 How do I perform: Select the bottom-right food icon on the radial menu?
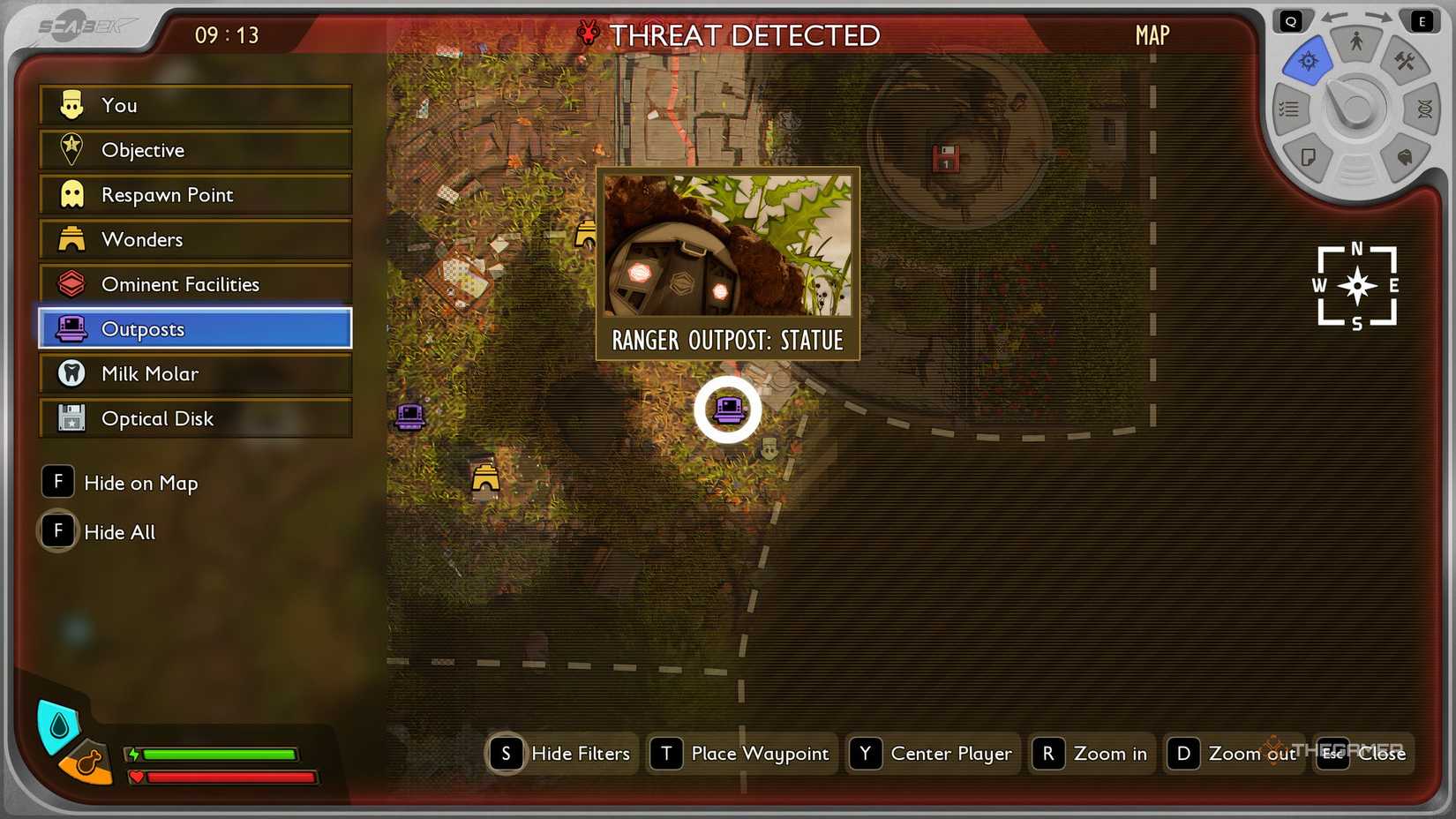click(1404, 156)
